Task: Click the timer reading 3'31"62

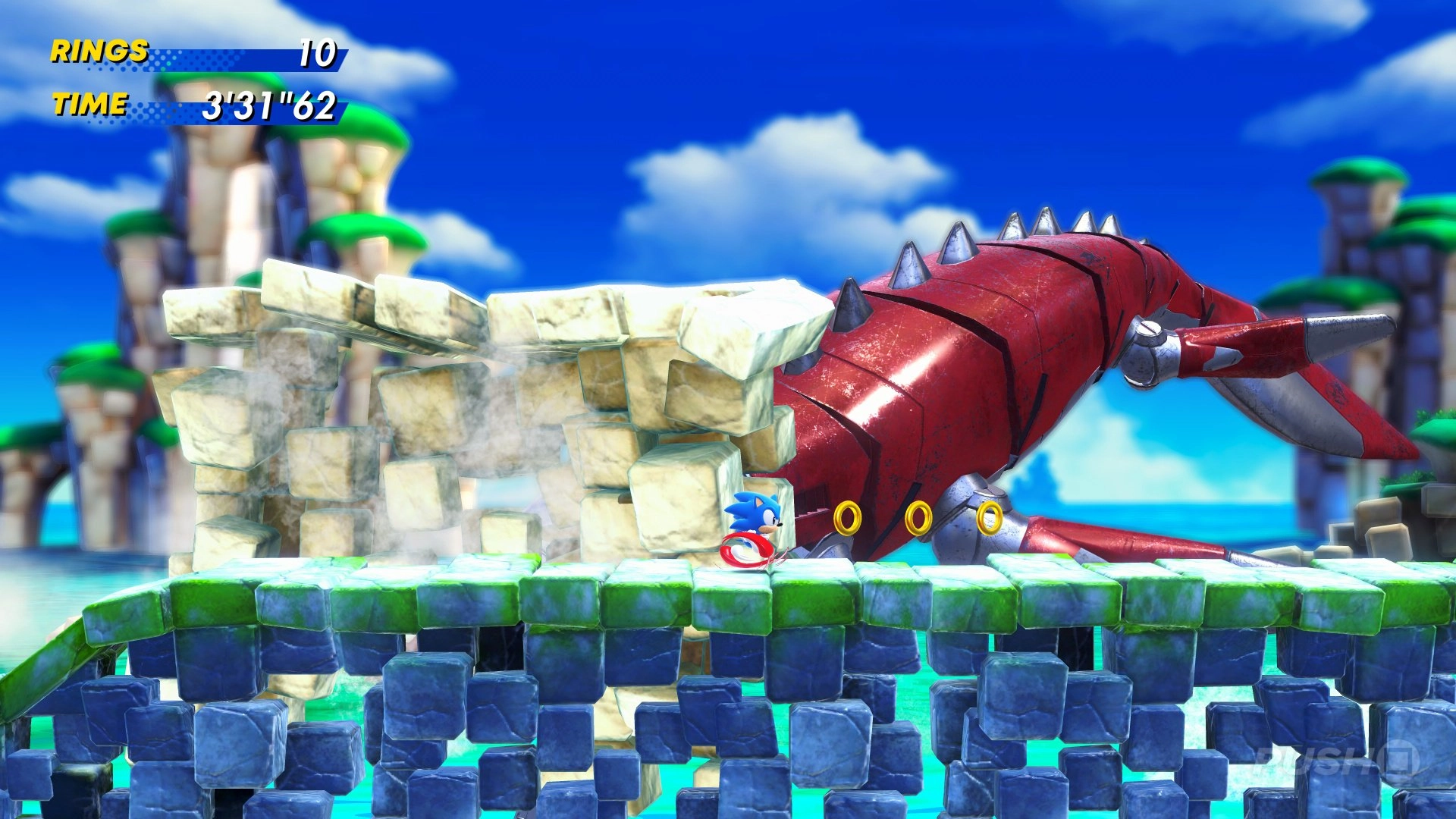Action: click(x=269, y=106)
